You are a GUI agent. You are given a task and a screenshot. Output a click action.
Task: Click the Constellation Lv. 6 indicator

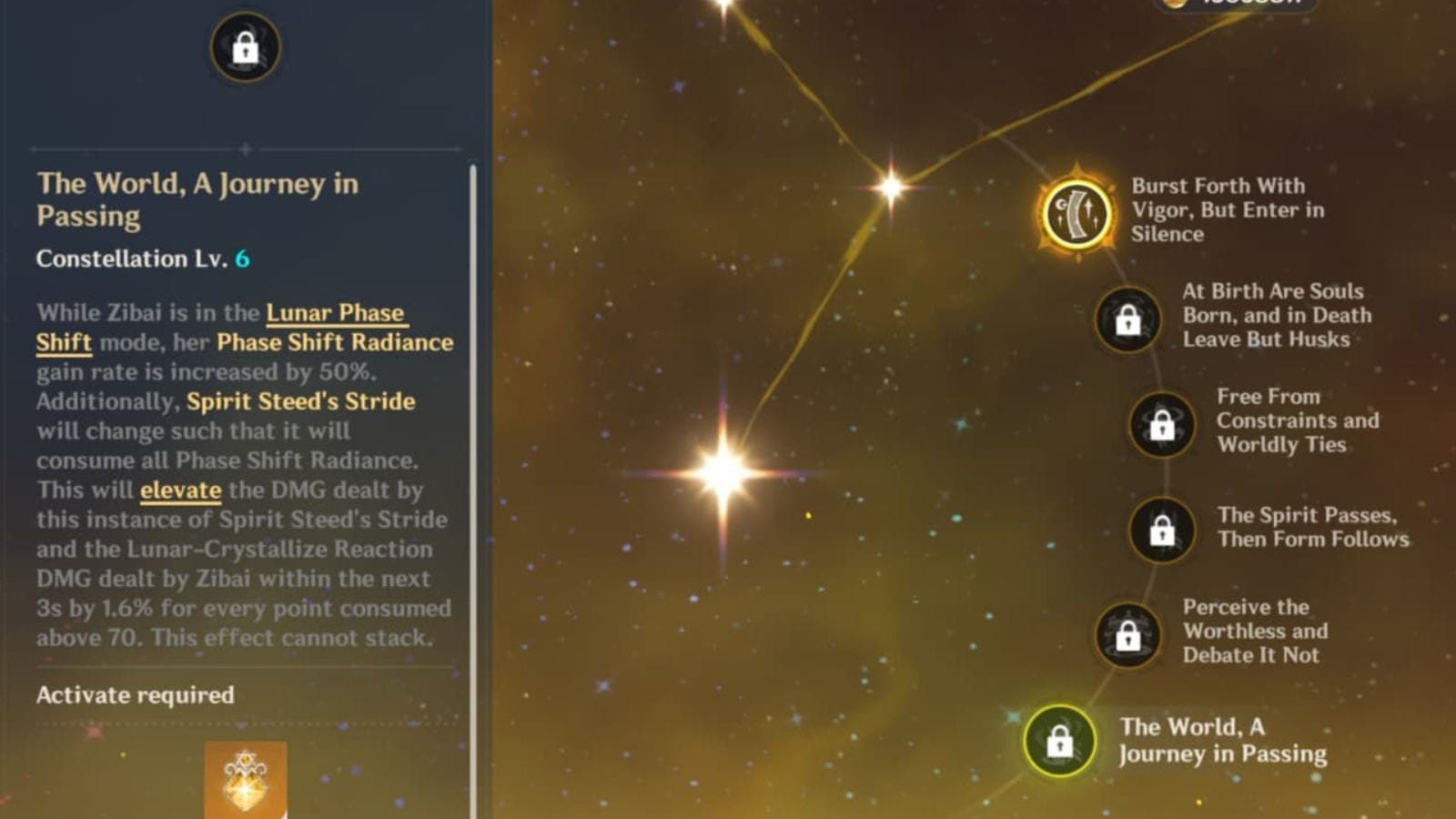(144, 258)
